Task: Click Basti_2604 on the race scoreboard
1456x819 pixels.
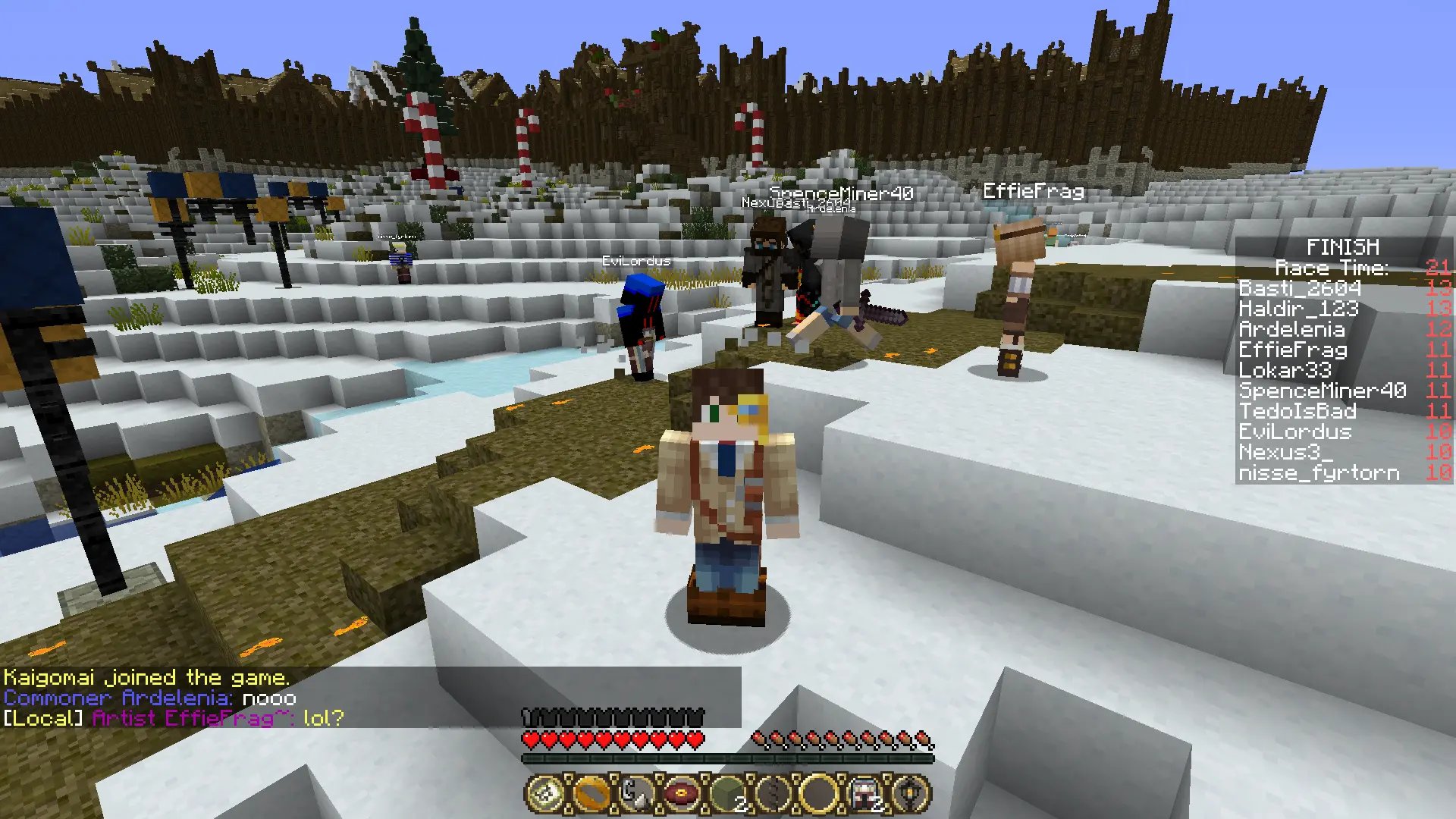Action: pos(1298,289)
